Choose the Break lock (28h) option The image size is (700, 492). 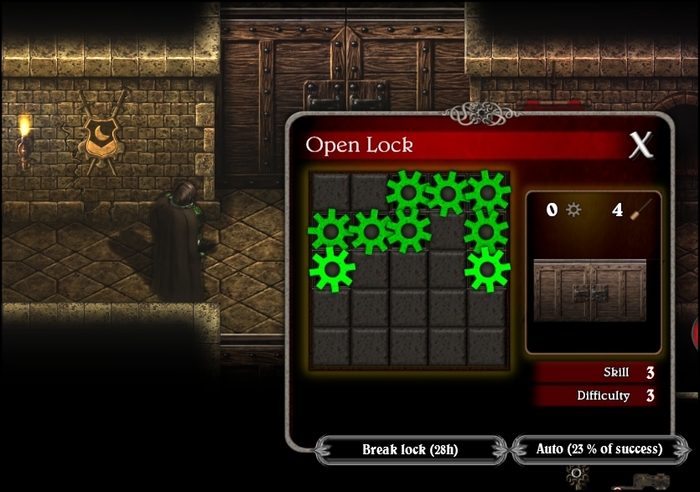pyautogui.click(x=408, y=450)
